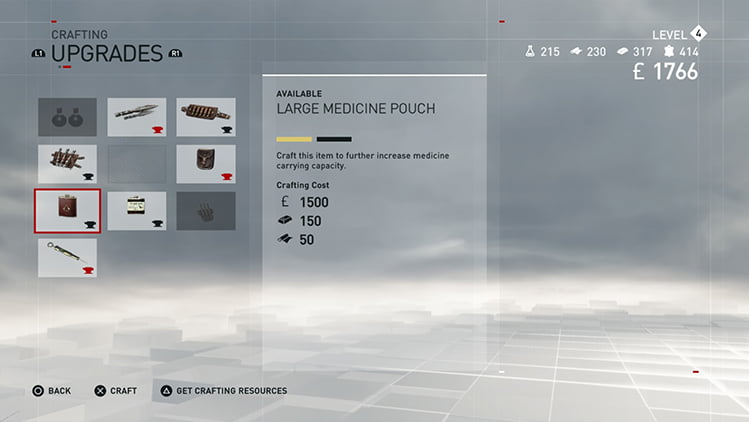Select the dark leather pouch upgrade
The height and width of the screenshot is (422, 749).
(206, 164)
